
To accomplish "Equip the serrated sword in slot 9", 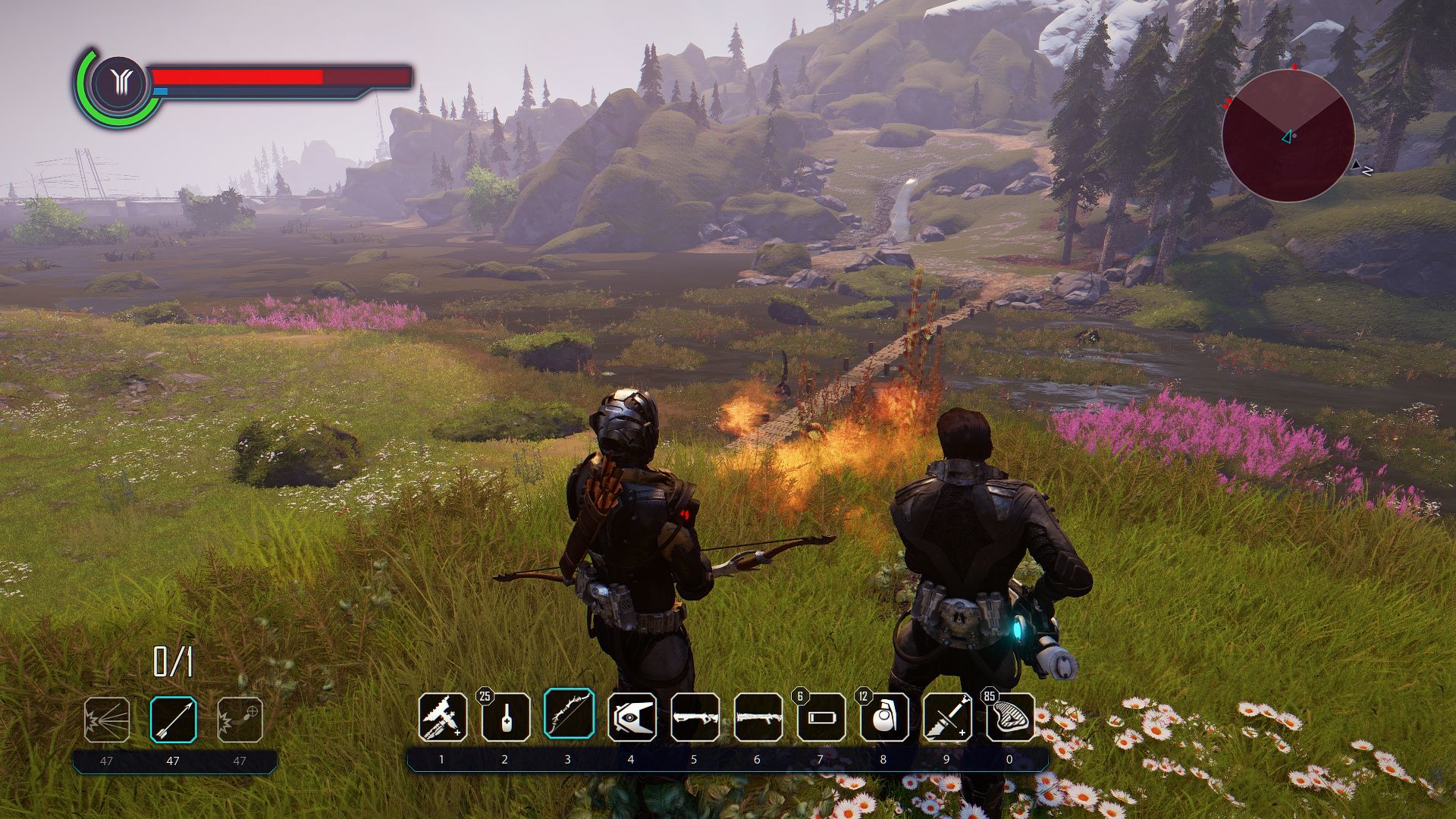I will pyautogui.click(x=947, y=717).
